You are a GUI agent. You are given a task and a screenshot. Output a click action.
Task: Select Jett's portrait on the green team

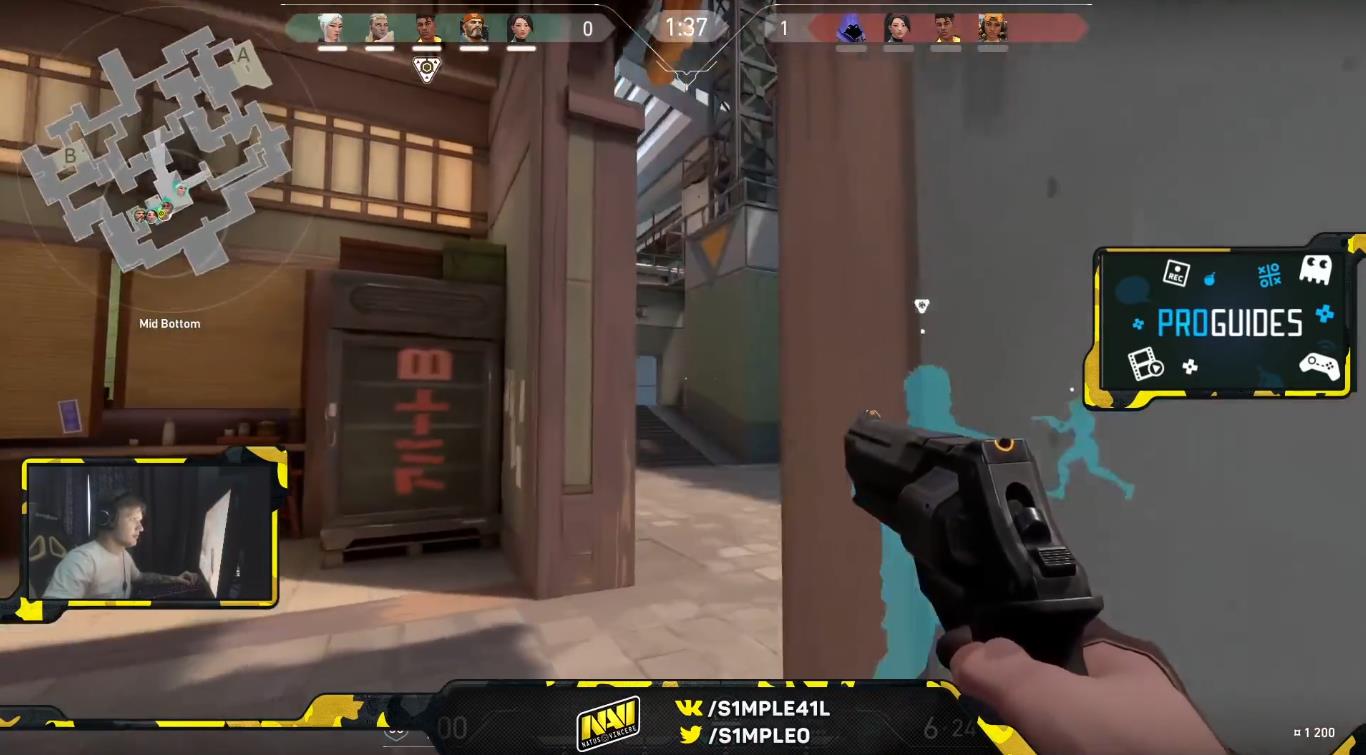click(331, 28)
